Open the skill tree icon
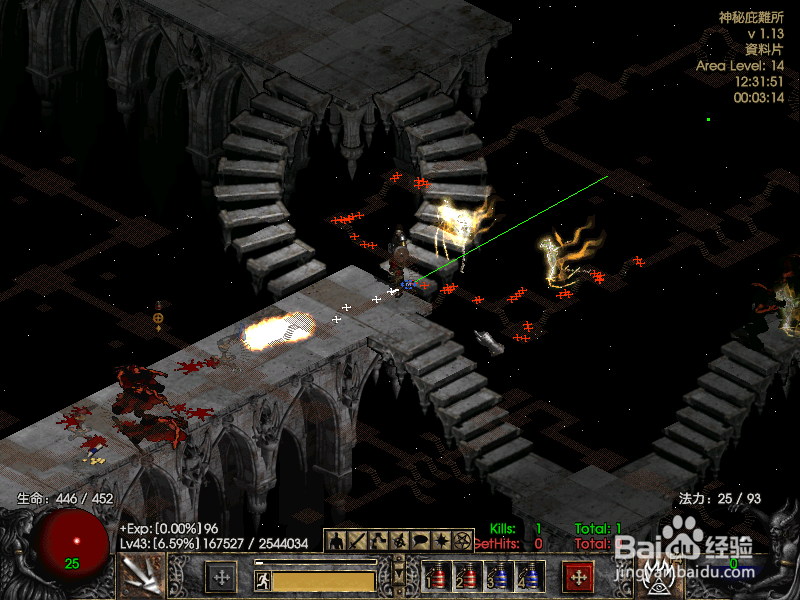Image resolution: width=800 pixels, height=600 pixels. click(378, 540)
